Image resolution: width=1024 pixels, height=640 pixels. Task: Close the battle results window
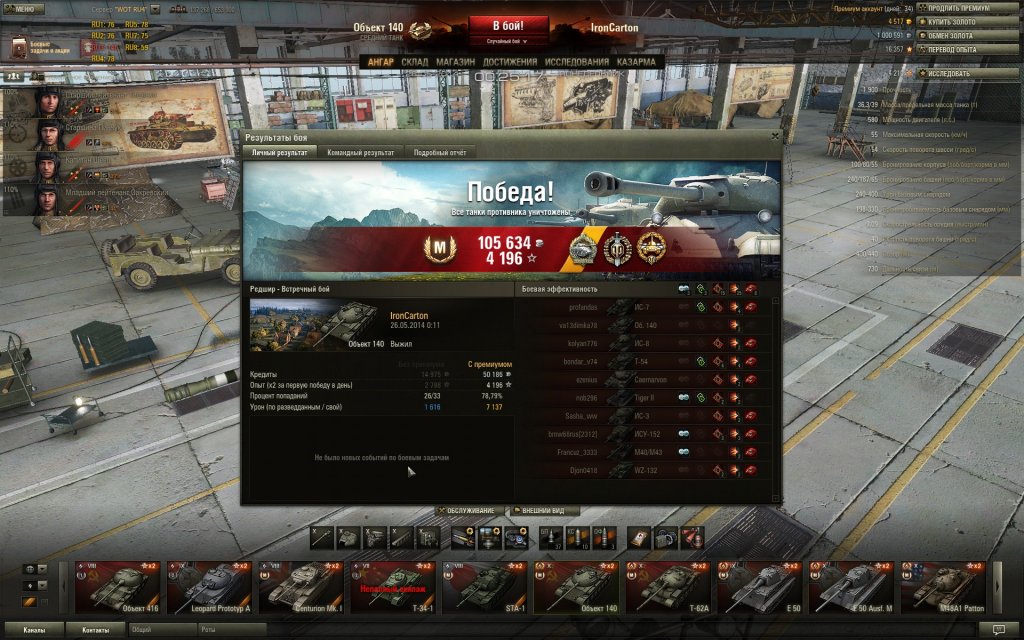click(x=775, y=136)
